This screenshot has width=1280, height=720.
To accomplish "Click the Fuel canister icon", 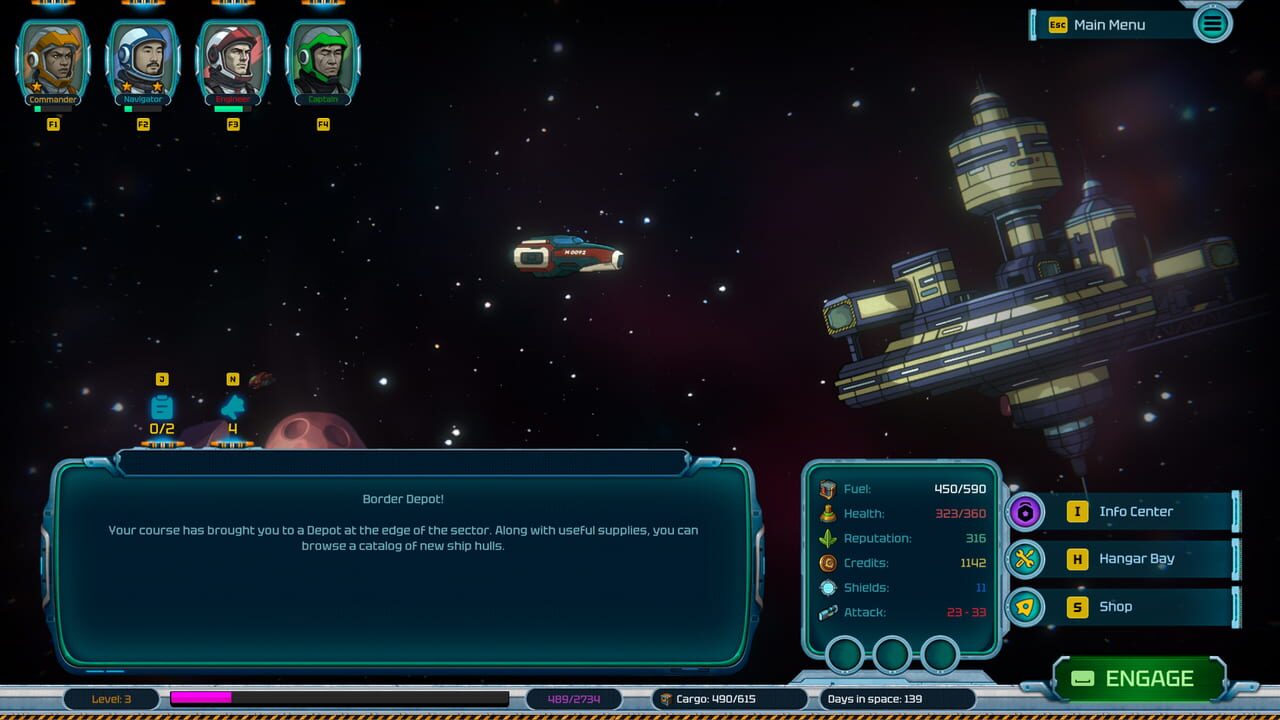I will pos(827,489).
